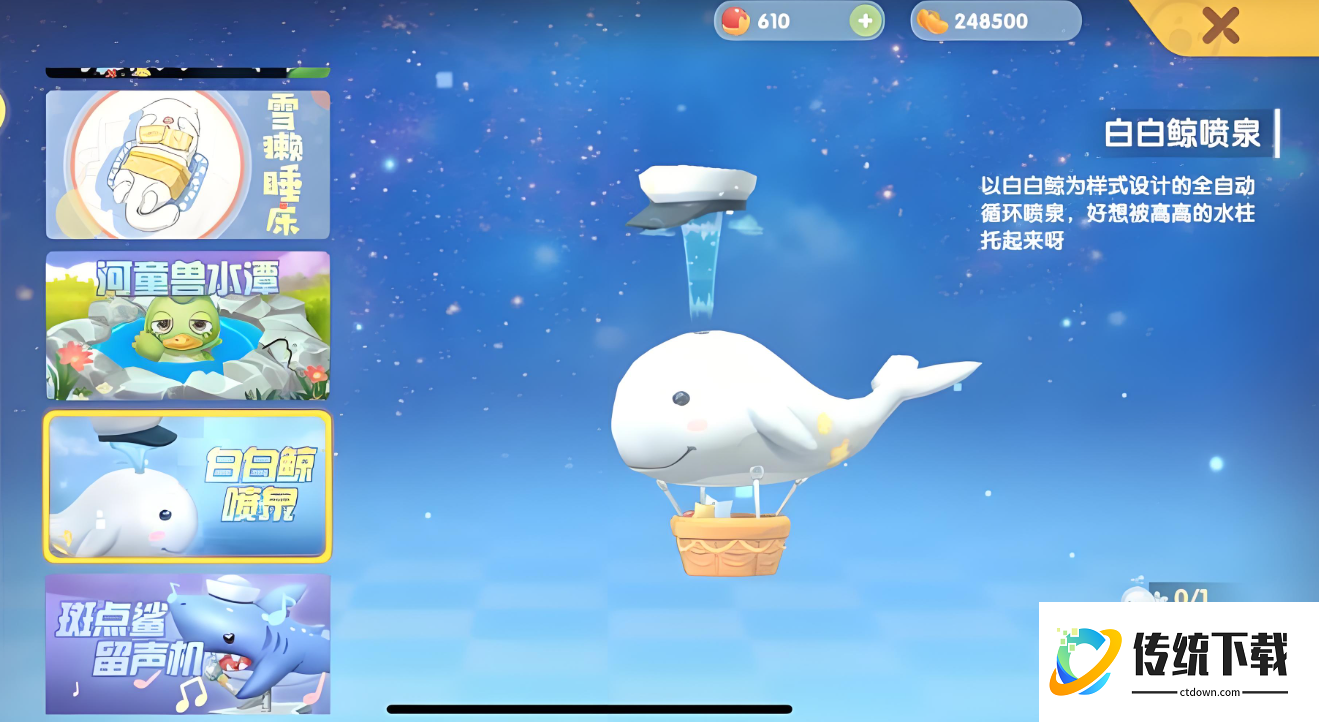
Task: Add more red gems with plus button
Action: click(x=865, y=21)
